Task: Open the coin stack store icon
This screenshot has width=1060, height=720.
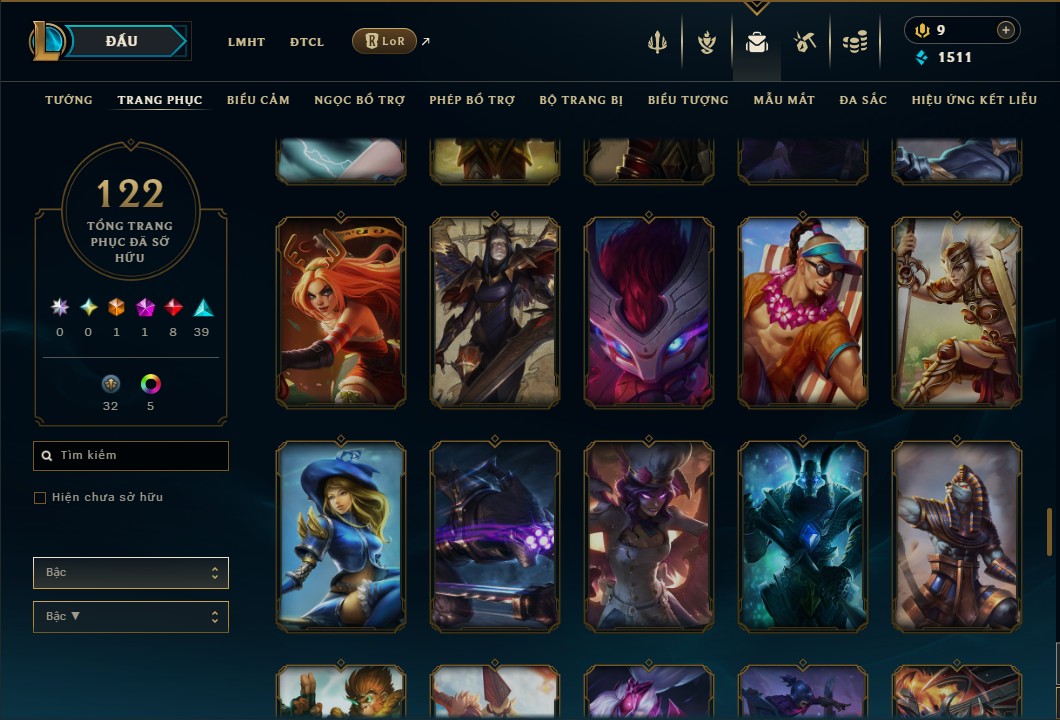Action: pyautogui.click(x=854, y=42)
